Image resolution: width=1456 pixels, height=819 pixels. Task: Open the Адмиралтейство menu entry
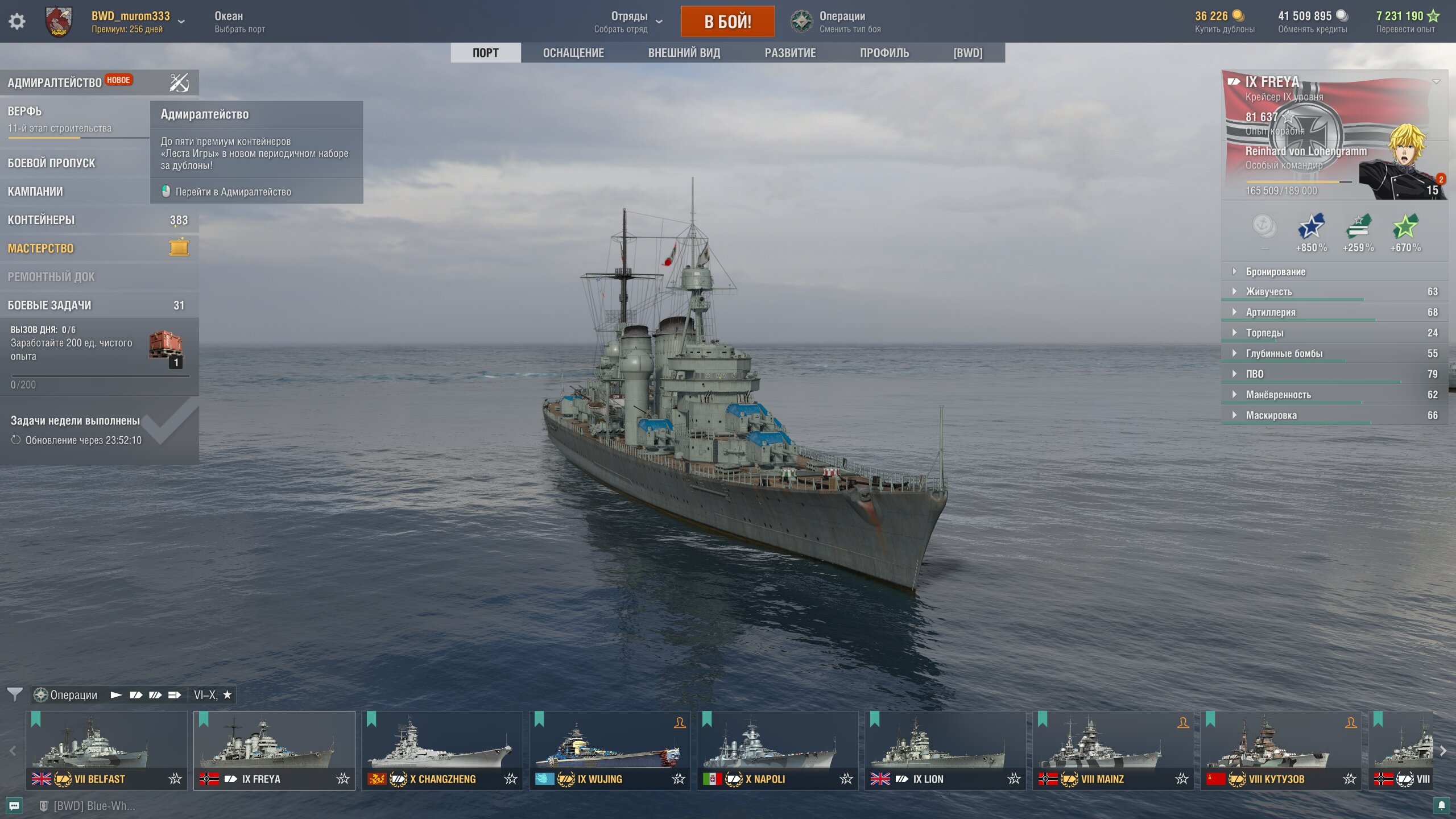coord(54,82)
